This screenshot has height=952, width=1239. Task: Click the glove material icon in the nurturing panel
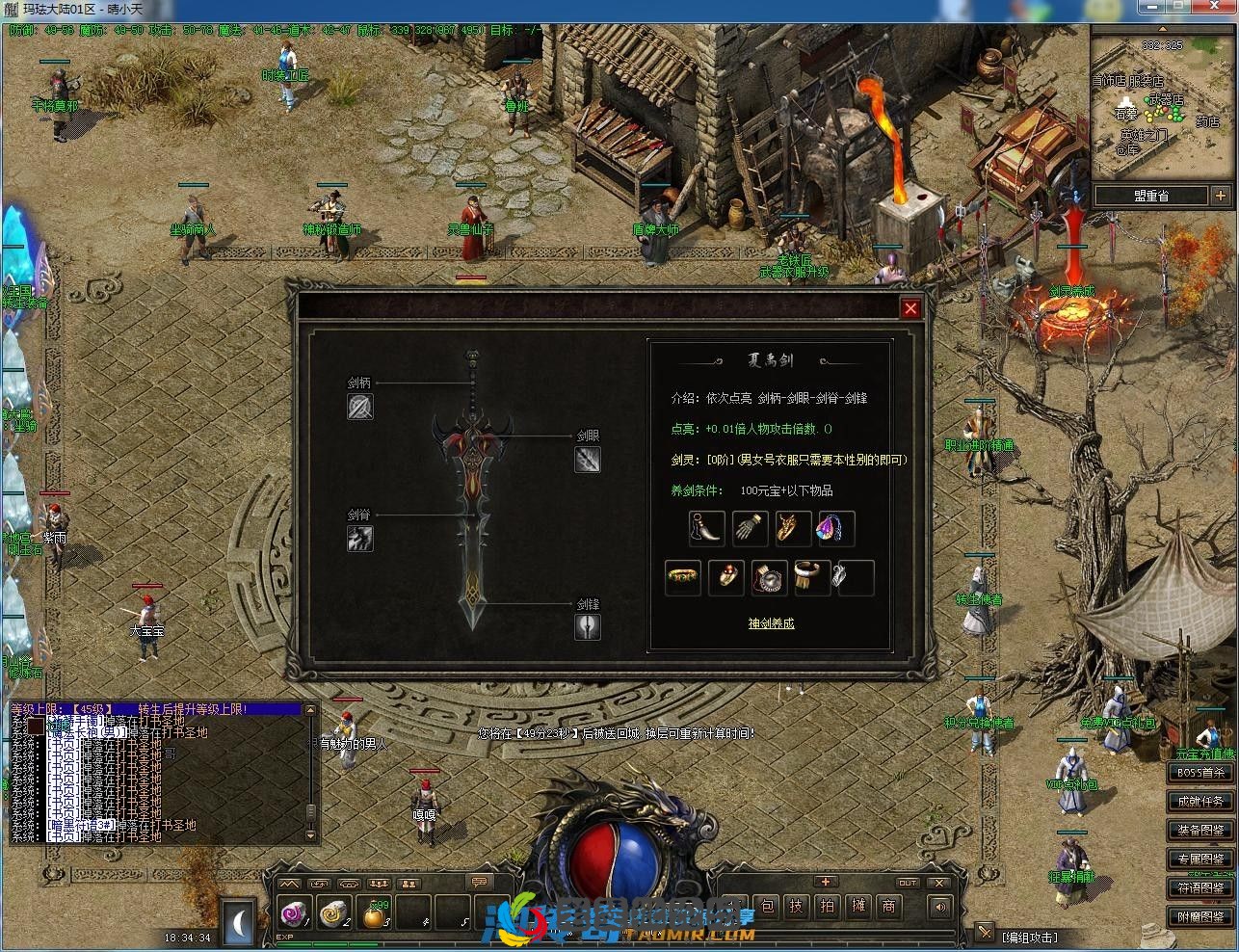click(x=751, y=528)
